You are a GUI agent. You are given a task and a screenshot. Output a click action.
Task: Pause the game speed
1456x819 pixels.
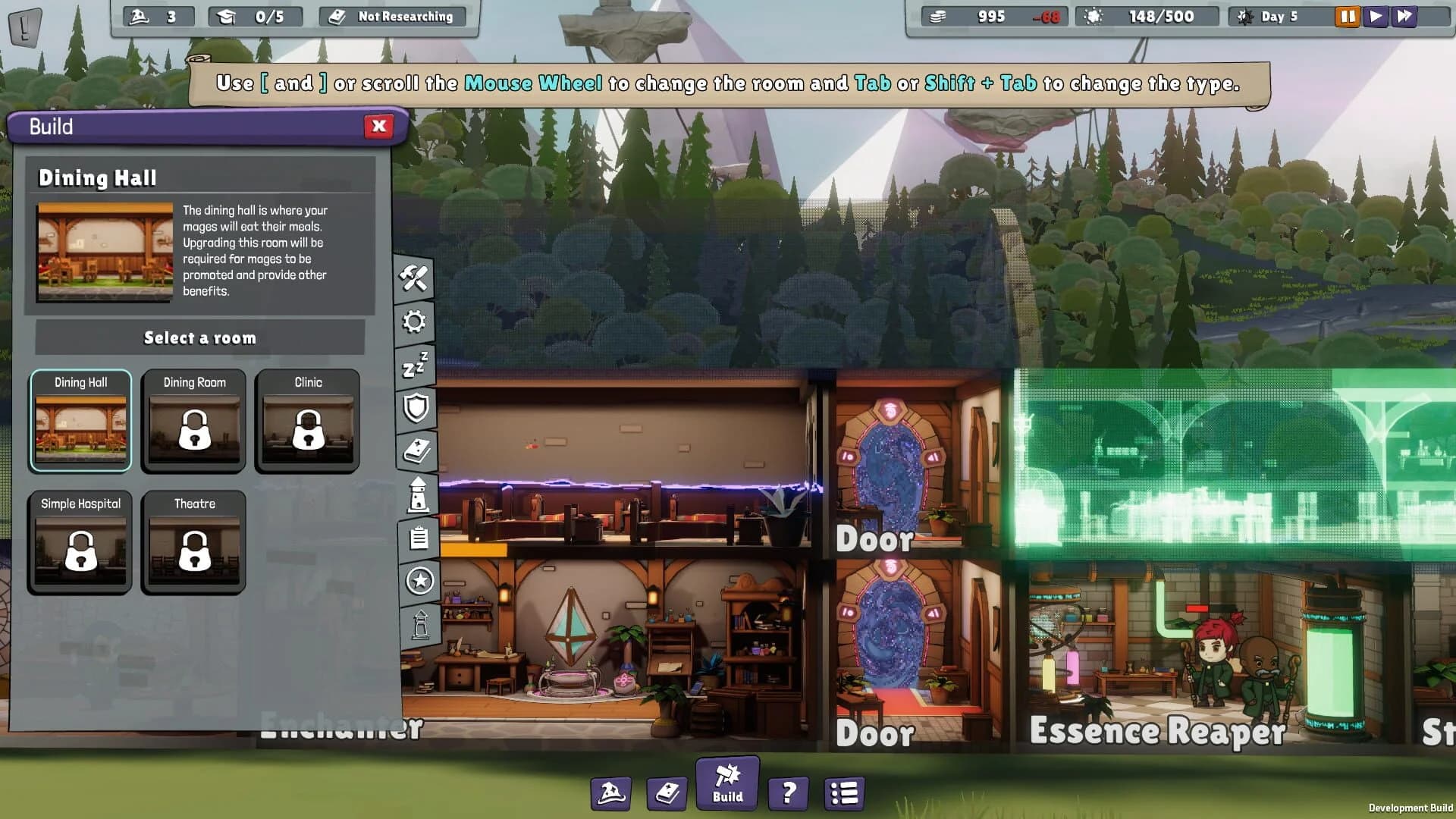[1347, 16]
